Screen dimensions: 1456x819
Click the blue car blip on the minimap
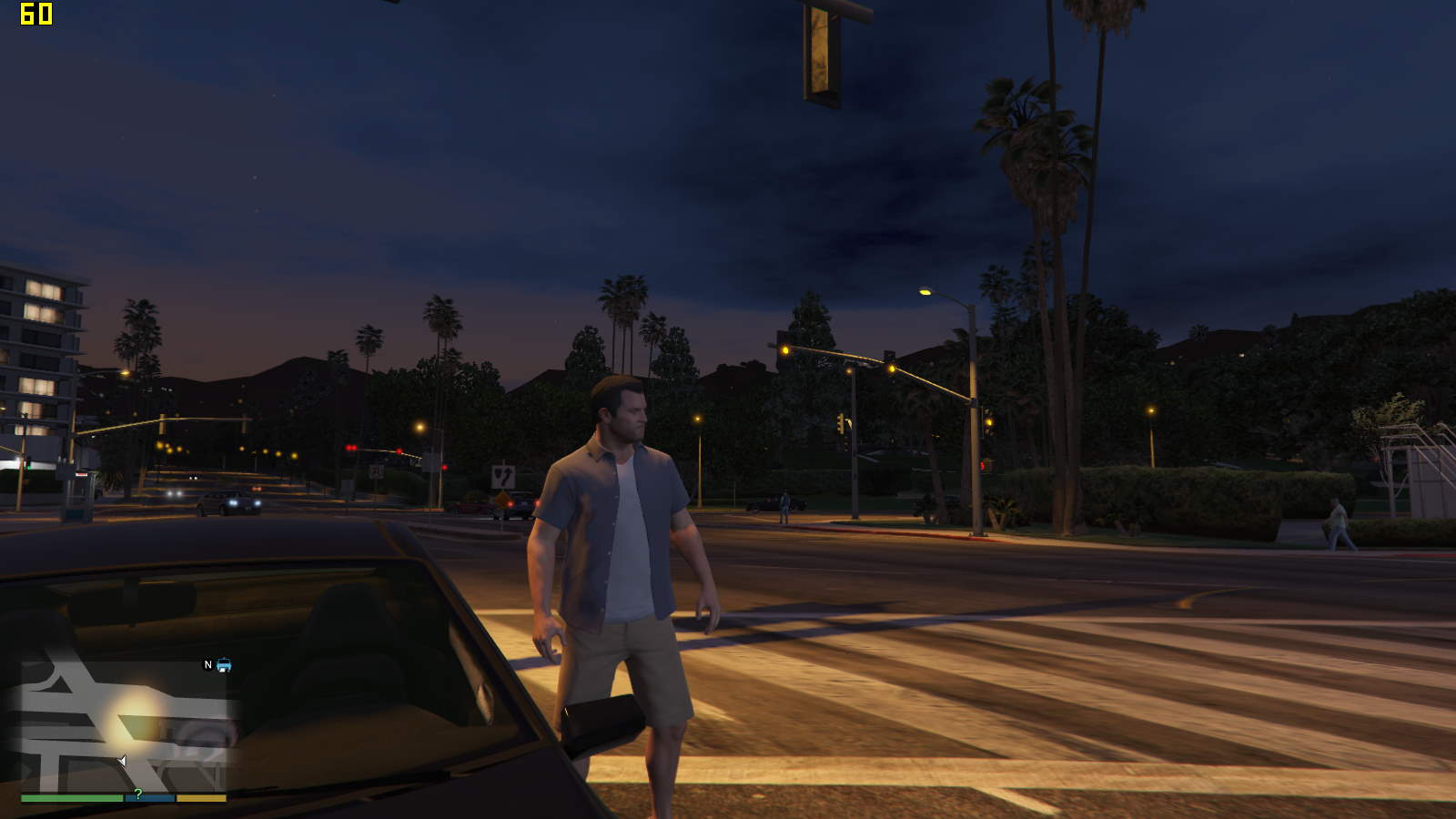tap(224, 665)
